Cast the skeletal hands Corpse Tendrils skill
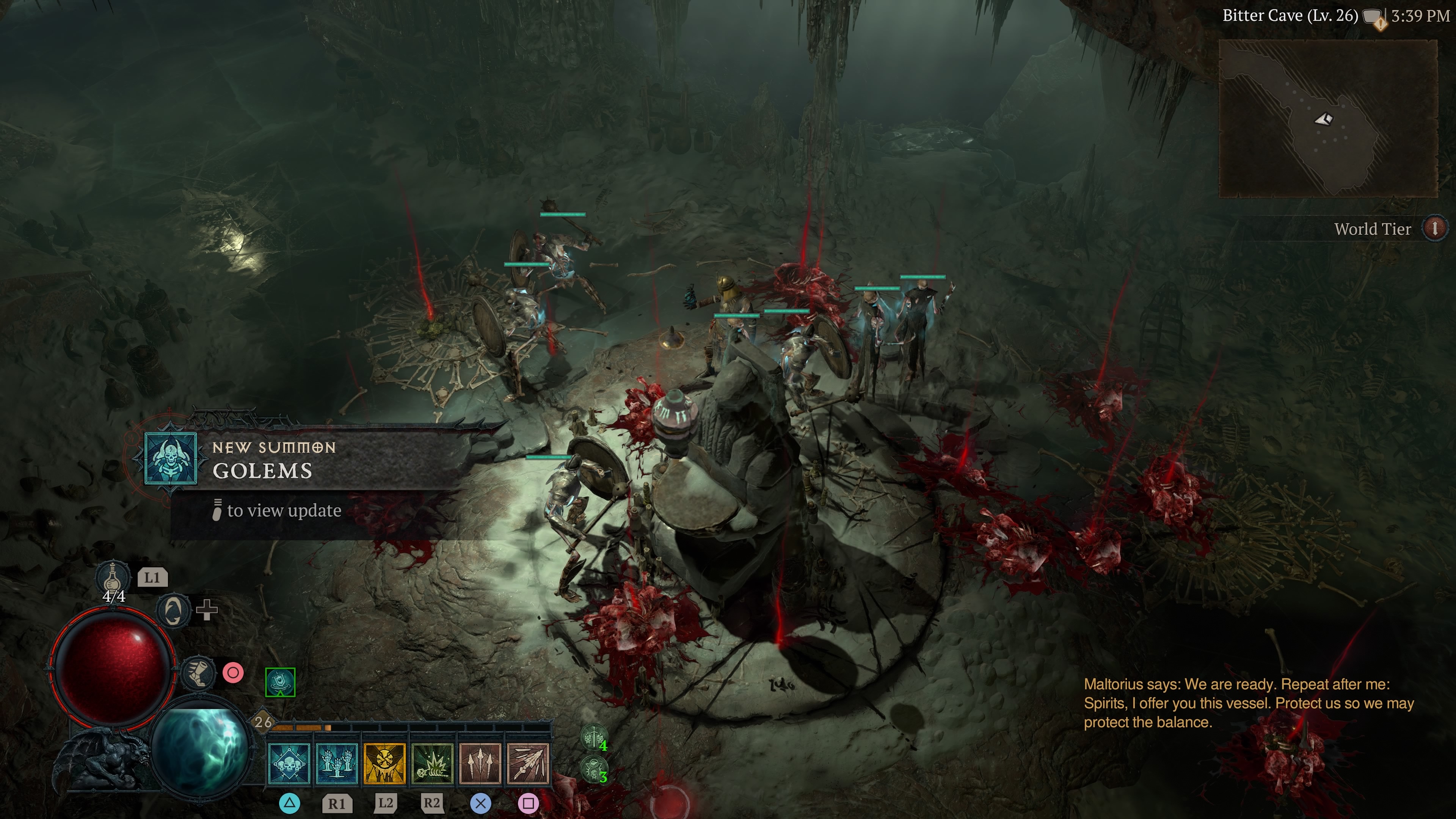1456x819 pixels. [x=337, y=764]
